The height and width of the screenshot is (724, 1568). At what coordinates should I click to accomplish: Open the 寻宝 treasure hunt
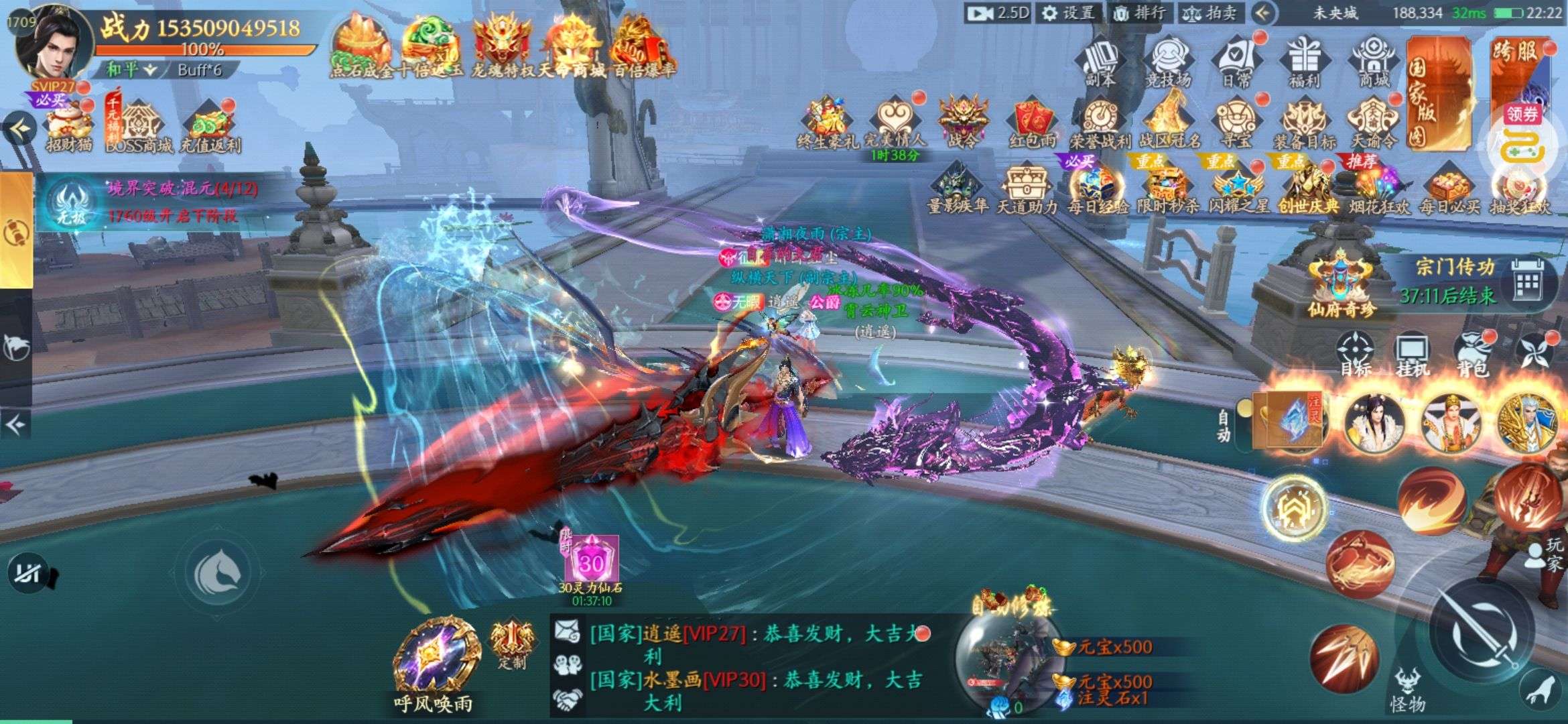pyautogui.click(x=1236, y=123)
